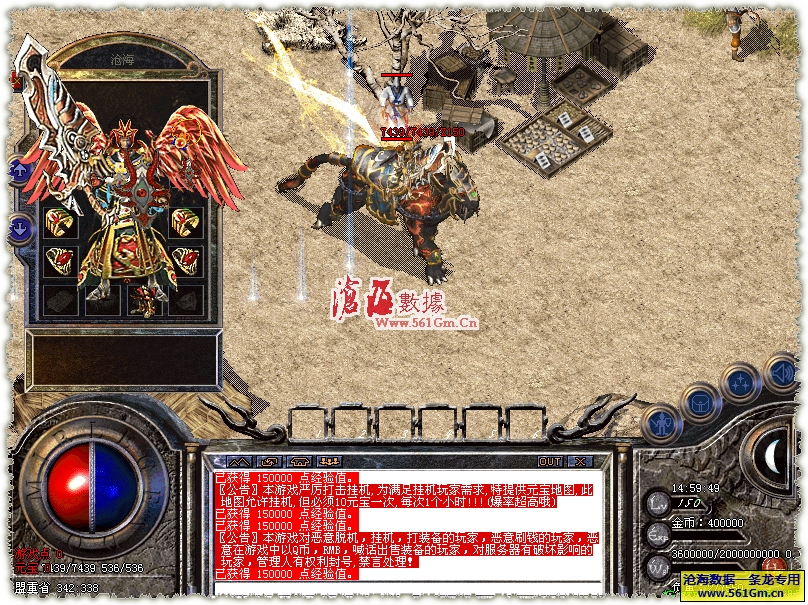Click the Lv level round button
The width and height of the screenshot is (808, 605).
(658, 503)
